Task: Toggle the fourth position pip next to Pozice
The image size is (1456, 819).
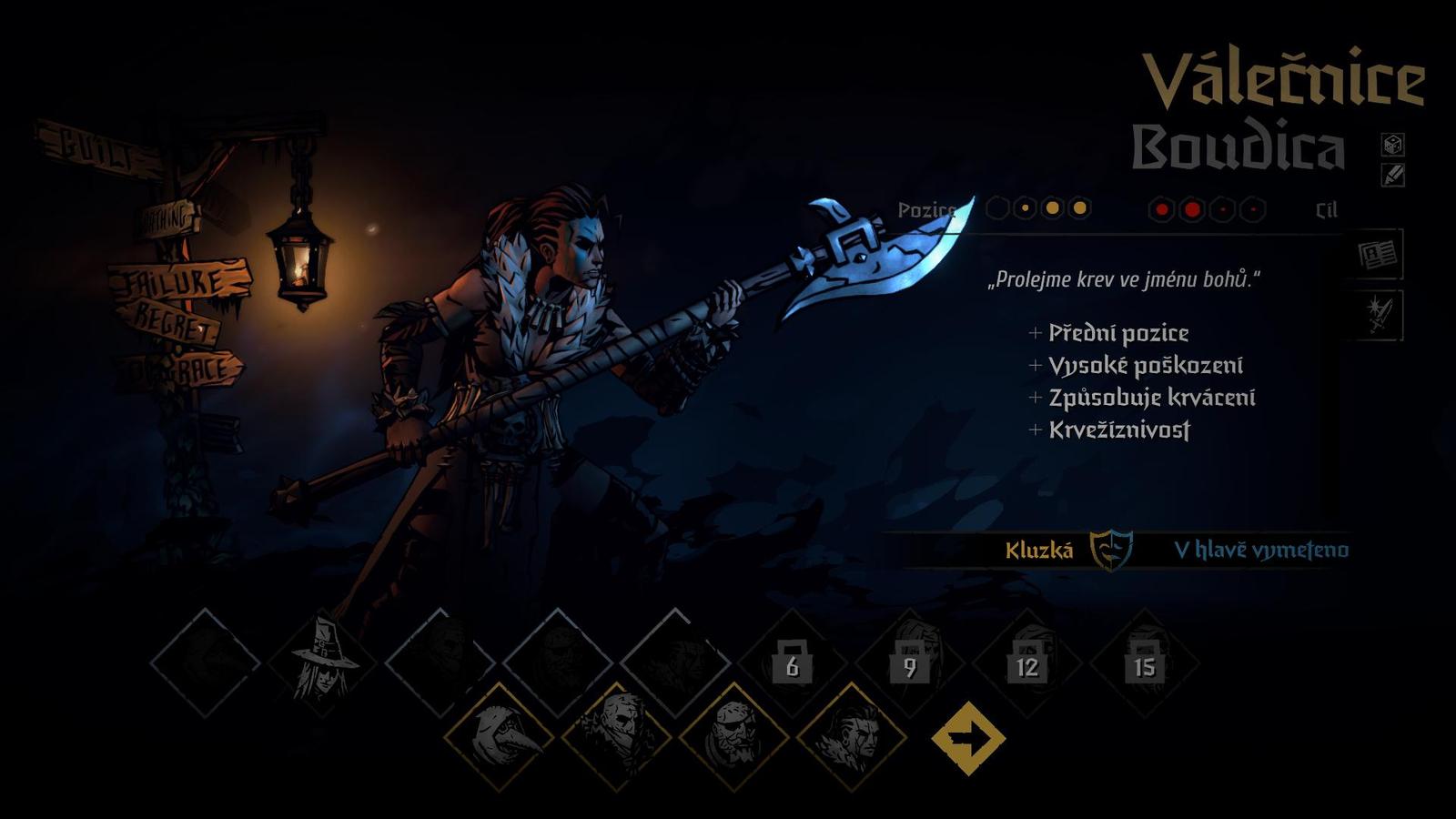Action: click(1080, 209)
